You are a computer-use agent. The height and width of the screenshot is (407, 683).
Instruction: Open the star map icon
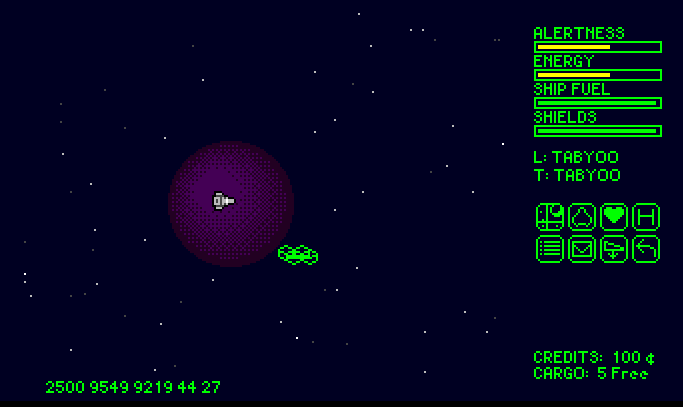550,217
